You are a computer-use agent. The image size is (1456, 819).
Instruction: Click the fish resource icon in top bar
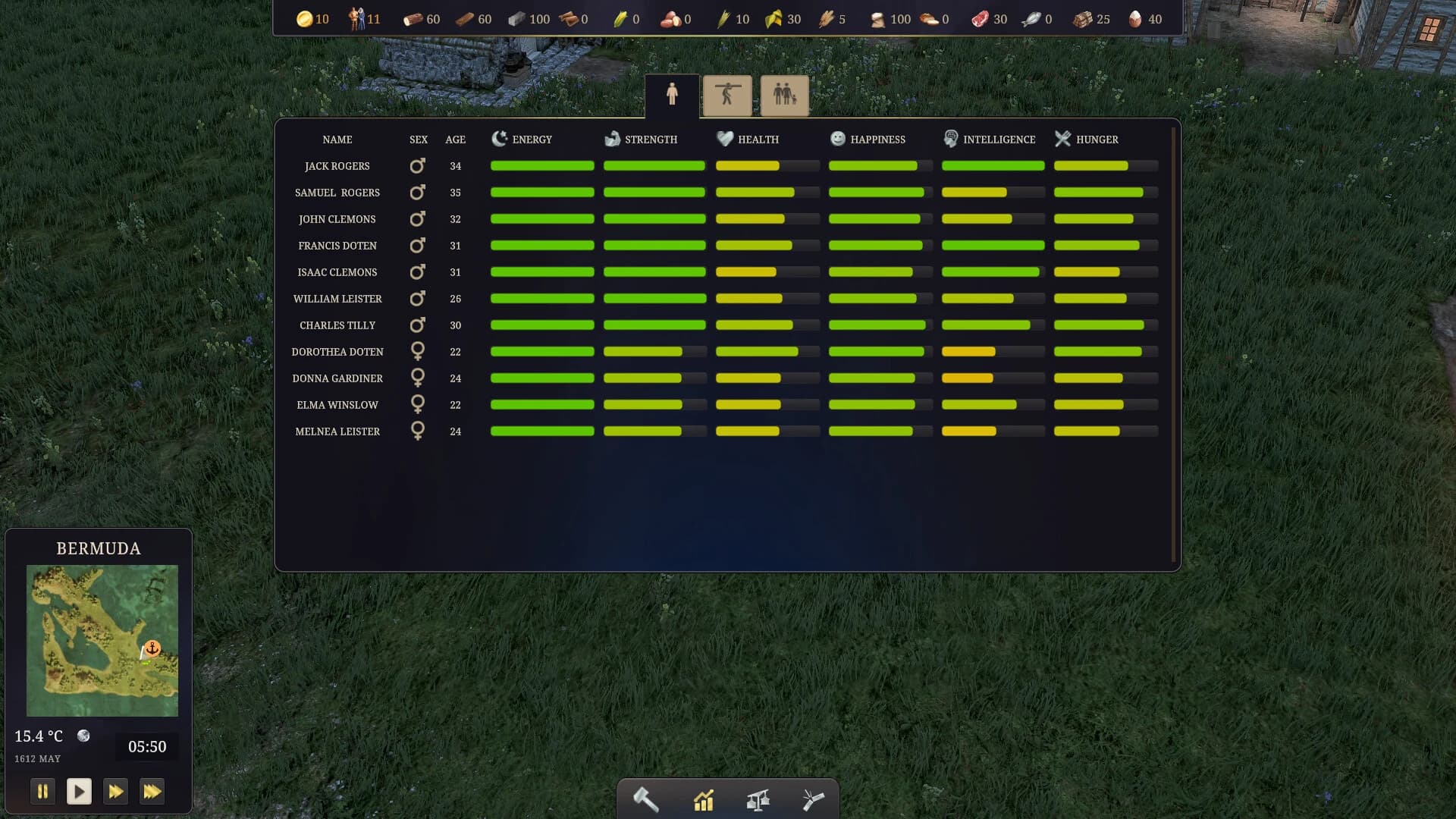[1030, 19]
